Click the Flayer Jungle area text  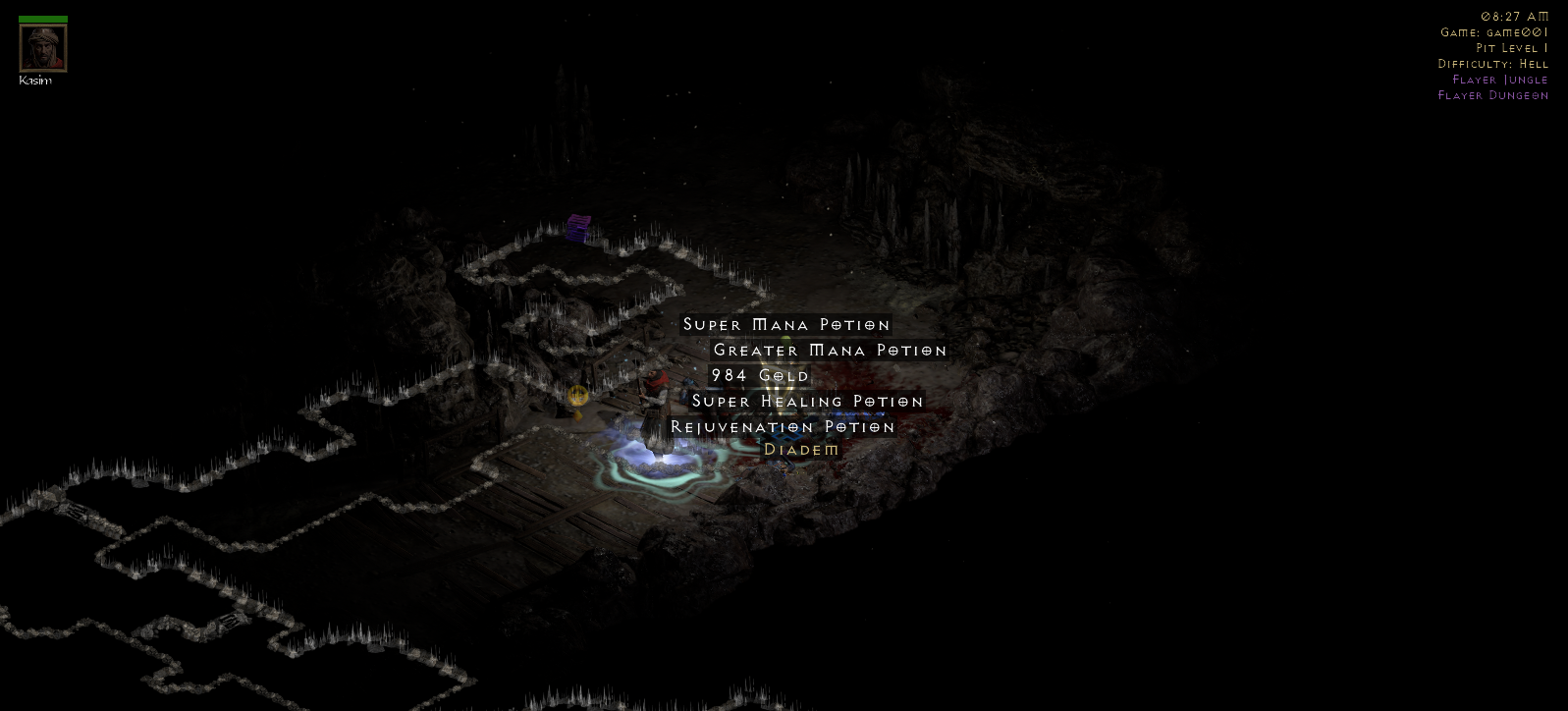(1499, 80)
